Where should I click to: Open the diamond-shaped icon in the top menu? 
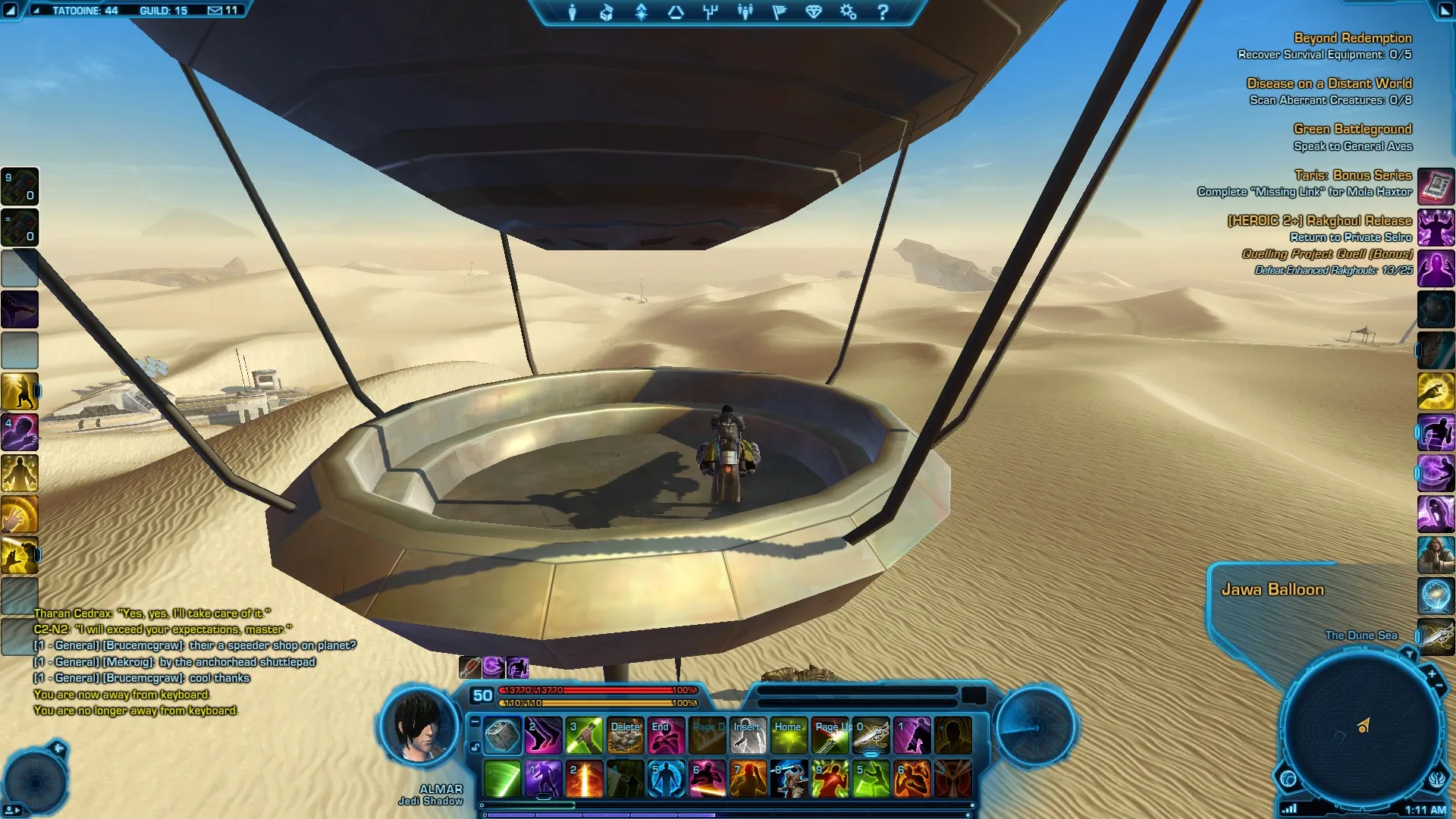(814, 12)
